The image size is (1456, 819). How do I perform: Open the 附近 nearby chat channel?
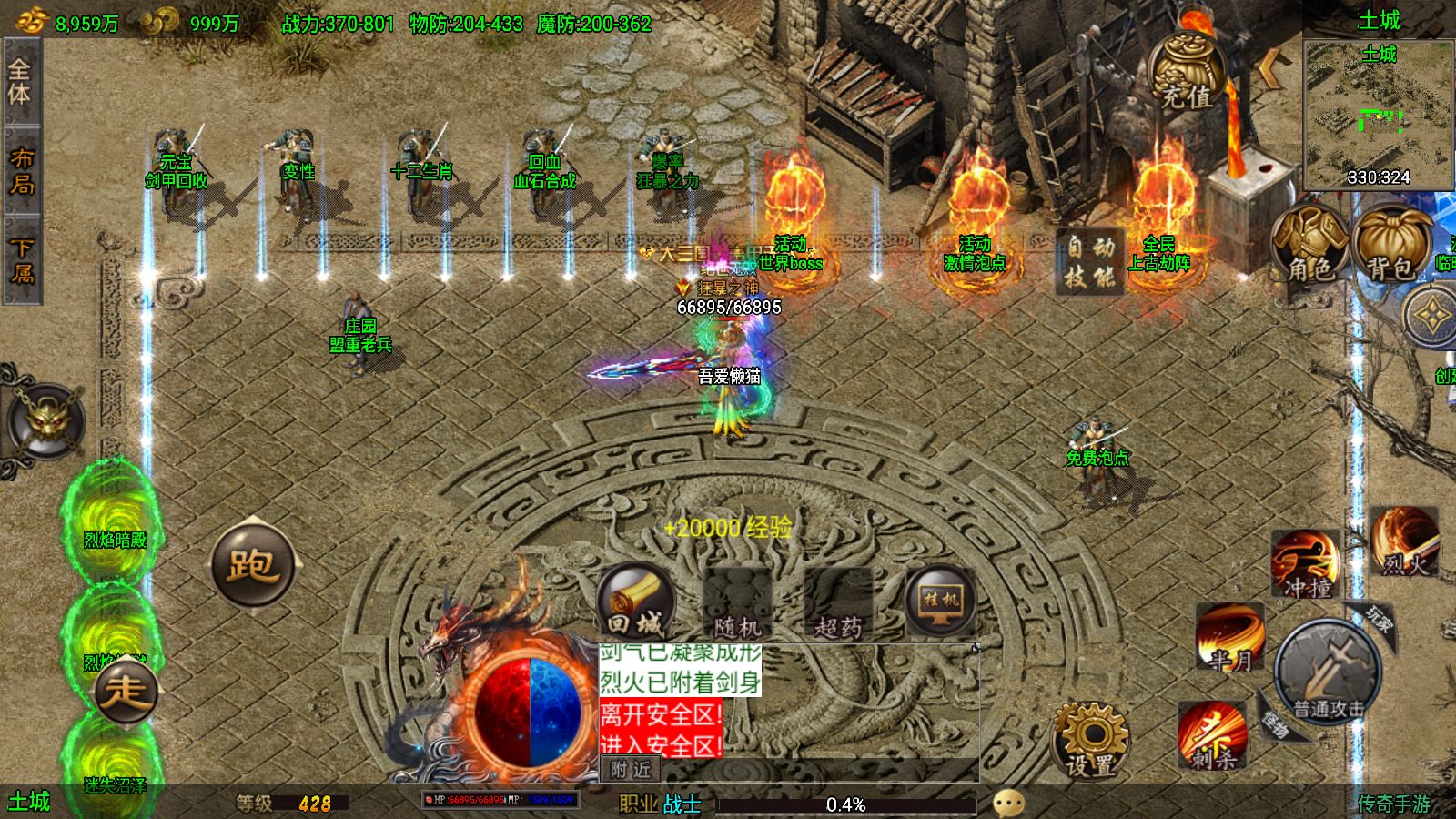point(631,770)
